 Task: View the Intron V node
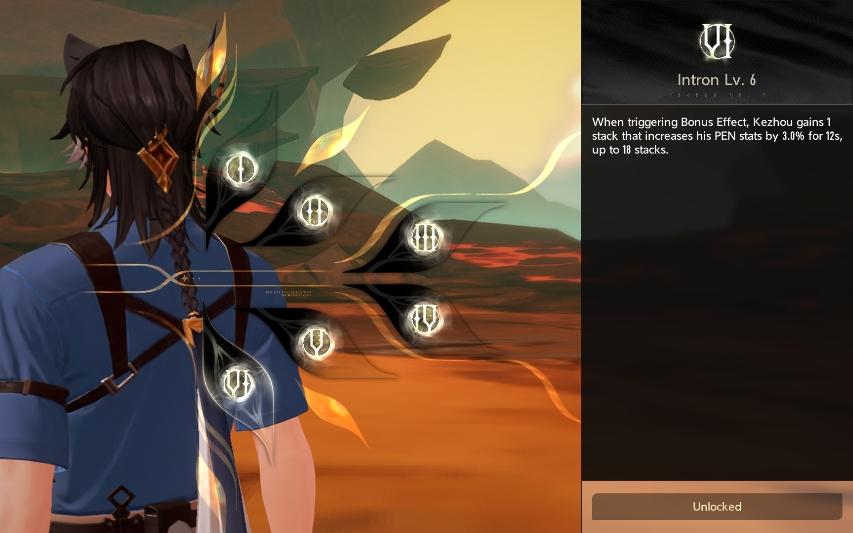point(317,343)
